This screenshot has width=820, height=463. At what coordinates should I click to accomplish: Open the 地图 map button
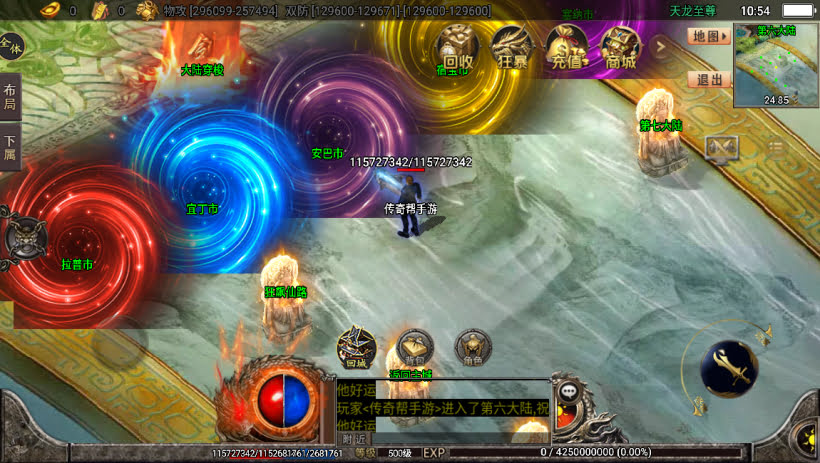point(709,36)
